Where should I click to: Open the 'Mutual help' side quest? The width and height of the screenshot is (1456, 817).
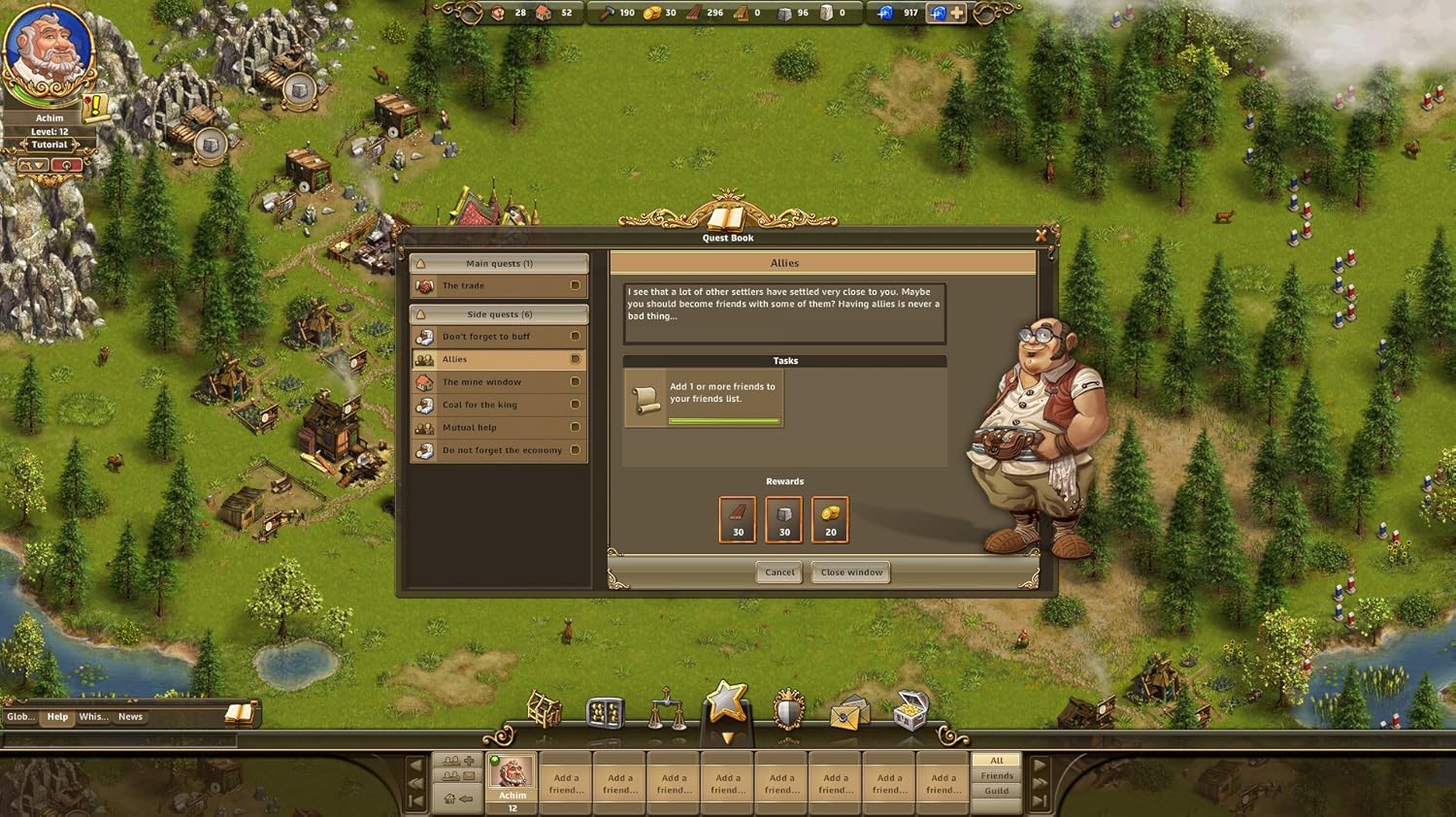(x=499, y=428)
